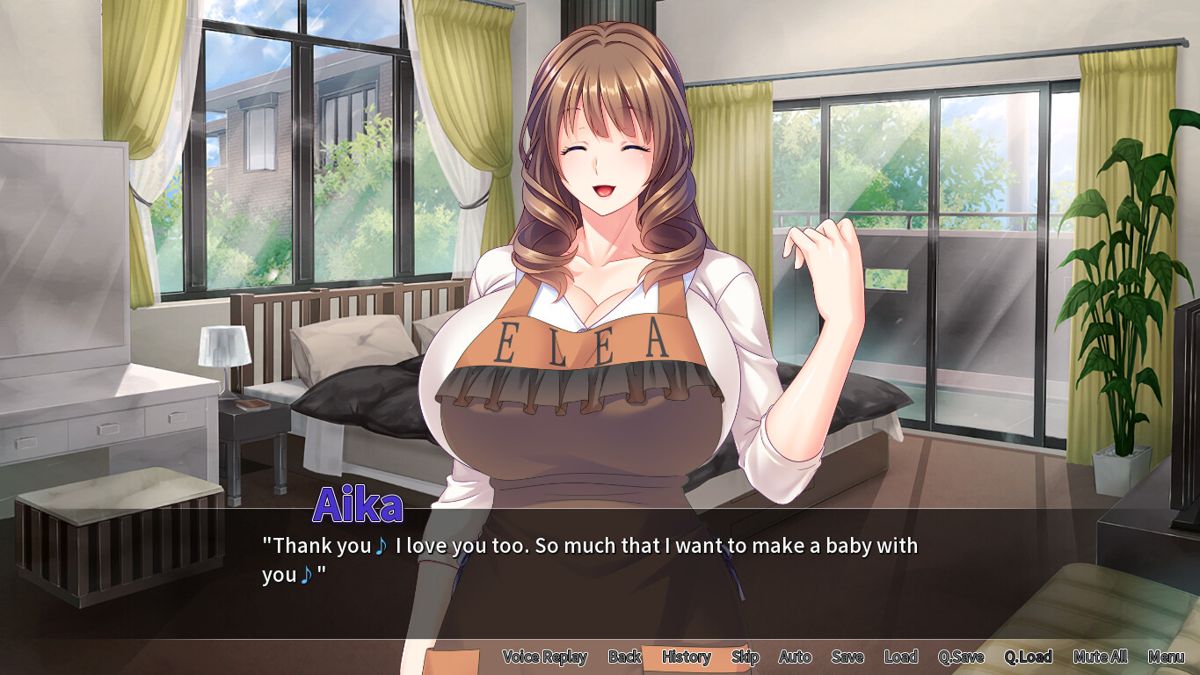Replay the voice line with Voice Replay
1200x675 pixels.
[x=544, y=657]
